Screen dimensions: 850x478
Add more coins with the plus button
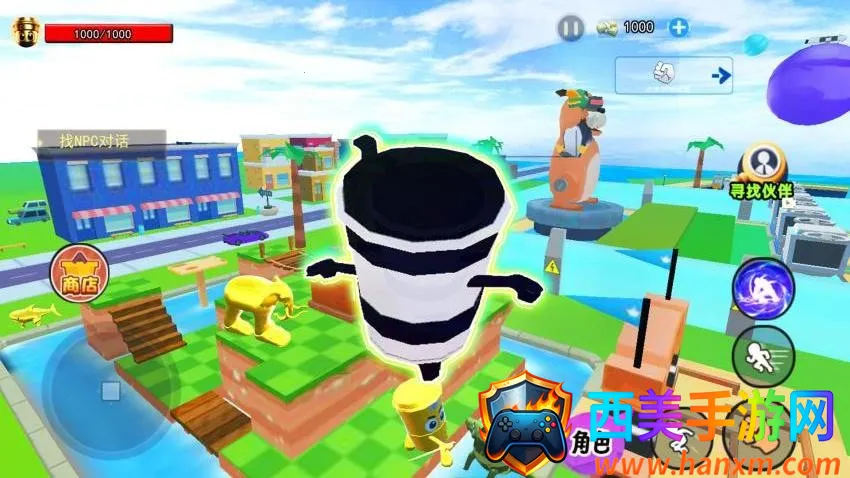coord(679,28)
